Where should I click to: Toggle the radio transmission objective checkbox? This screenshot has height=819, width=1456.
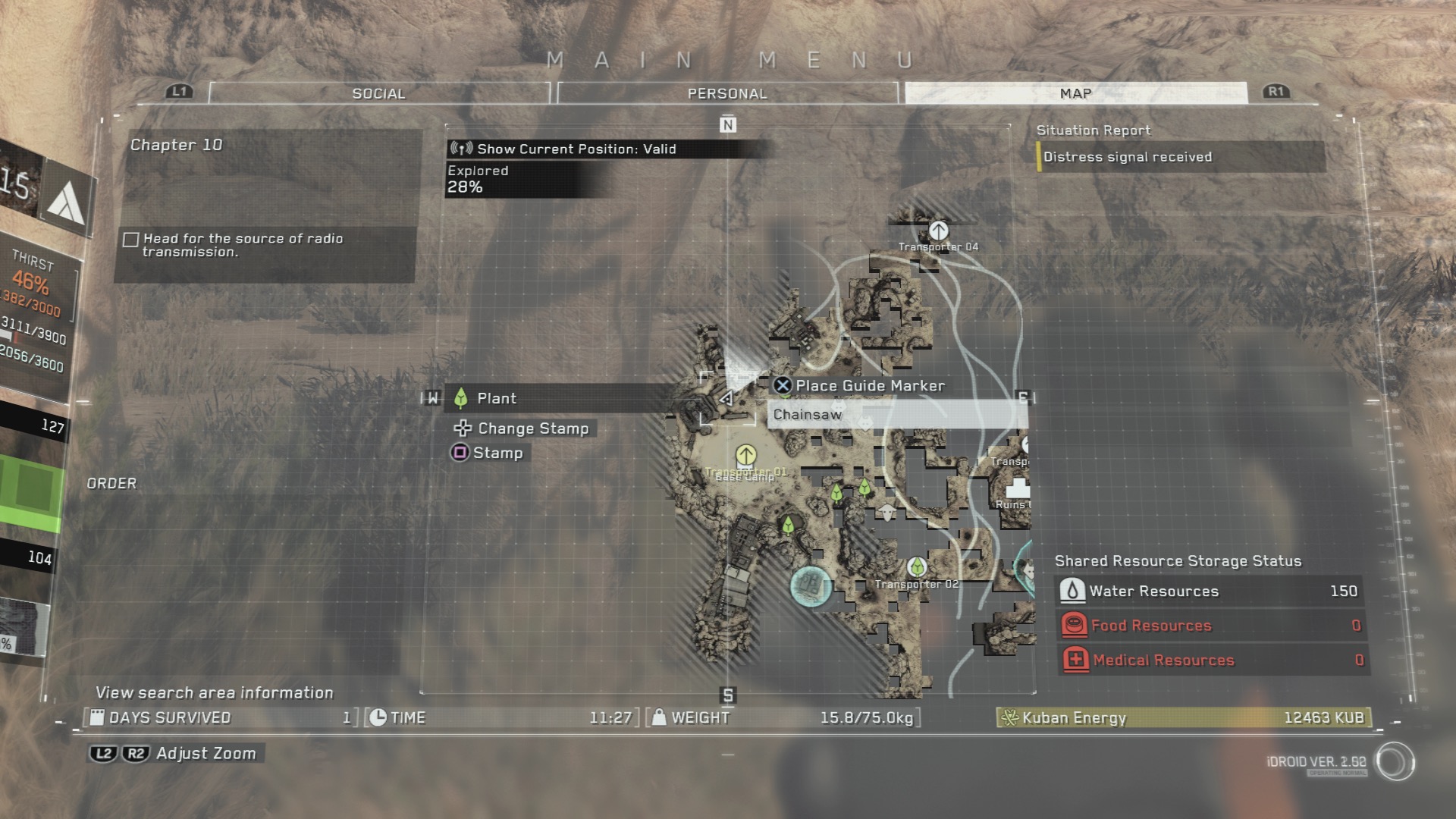pyautogui.click(x=131, y=240)
